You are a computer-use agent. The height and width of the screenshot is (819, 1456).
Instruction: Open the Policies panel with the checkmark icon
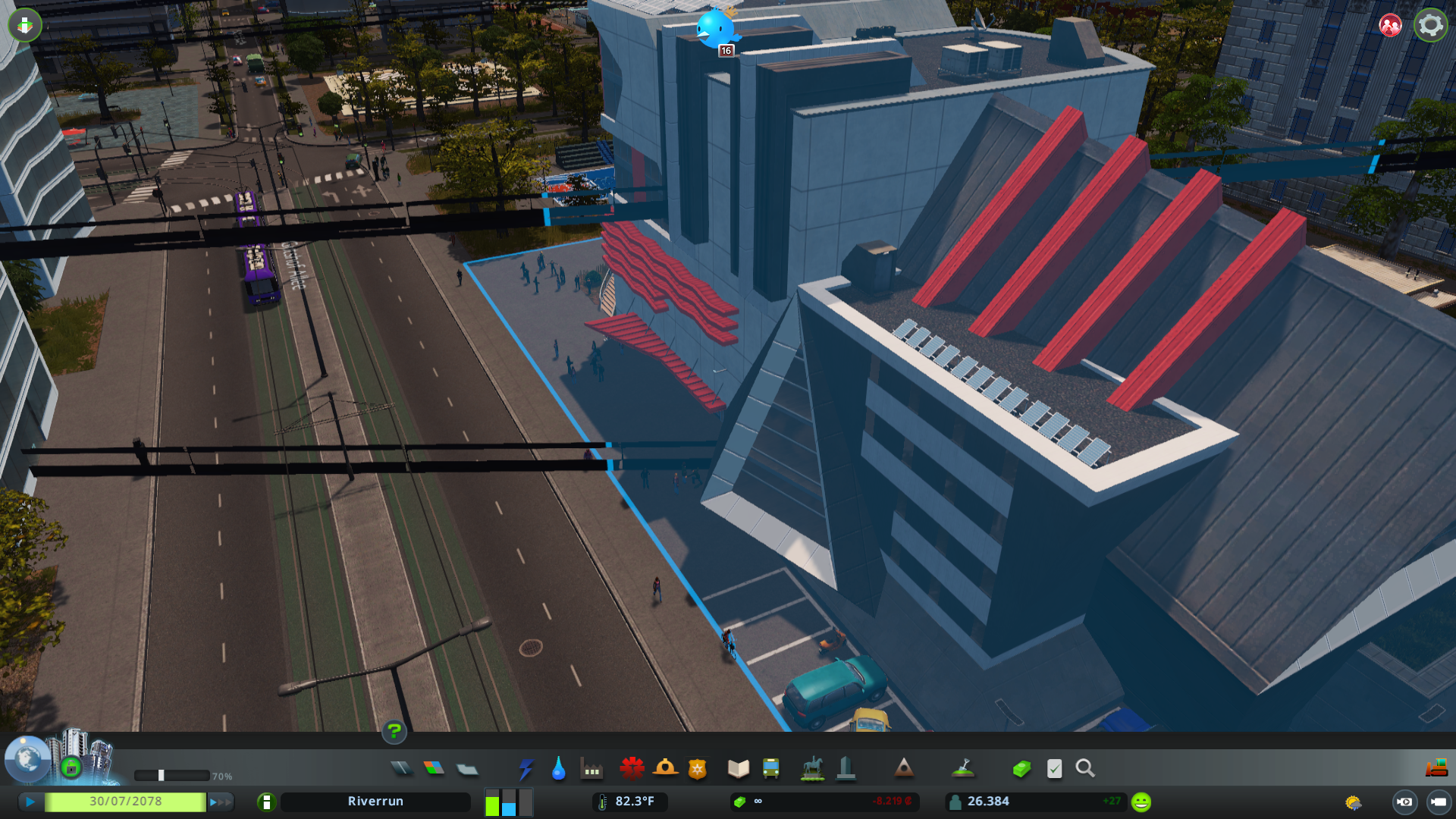tap(1054, 768)
